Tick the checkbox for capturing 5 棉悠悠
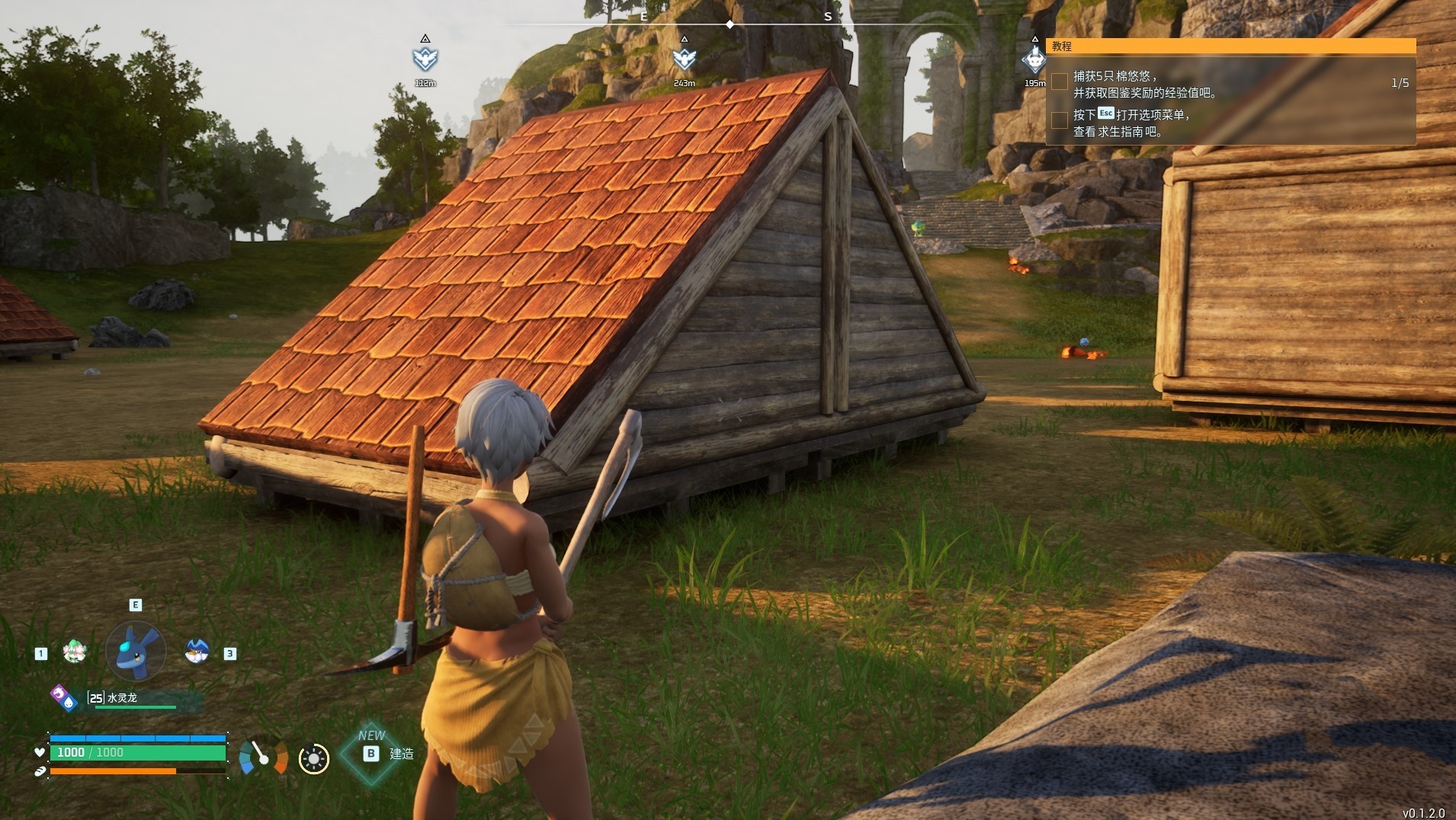 tap(1060, 82)
